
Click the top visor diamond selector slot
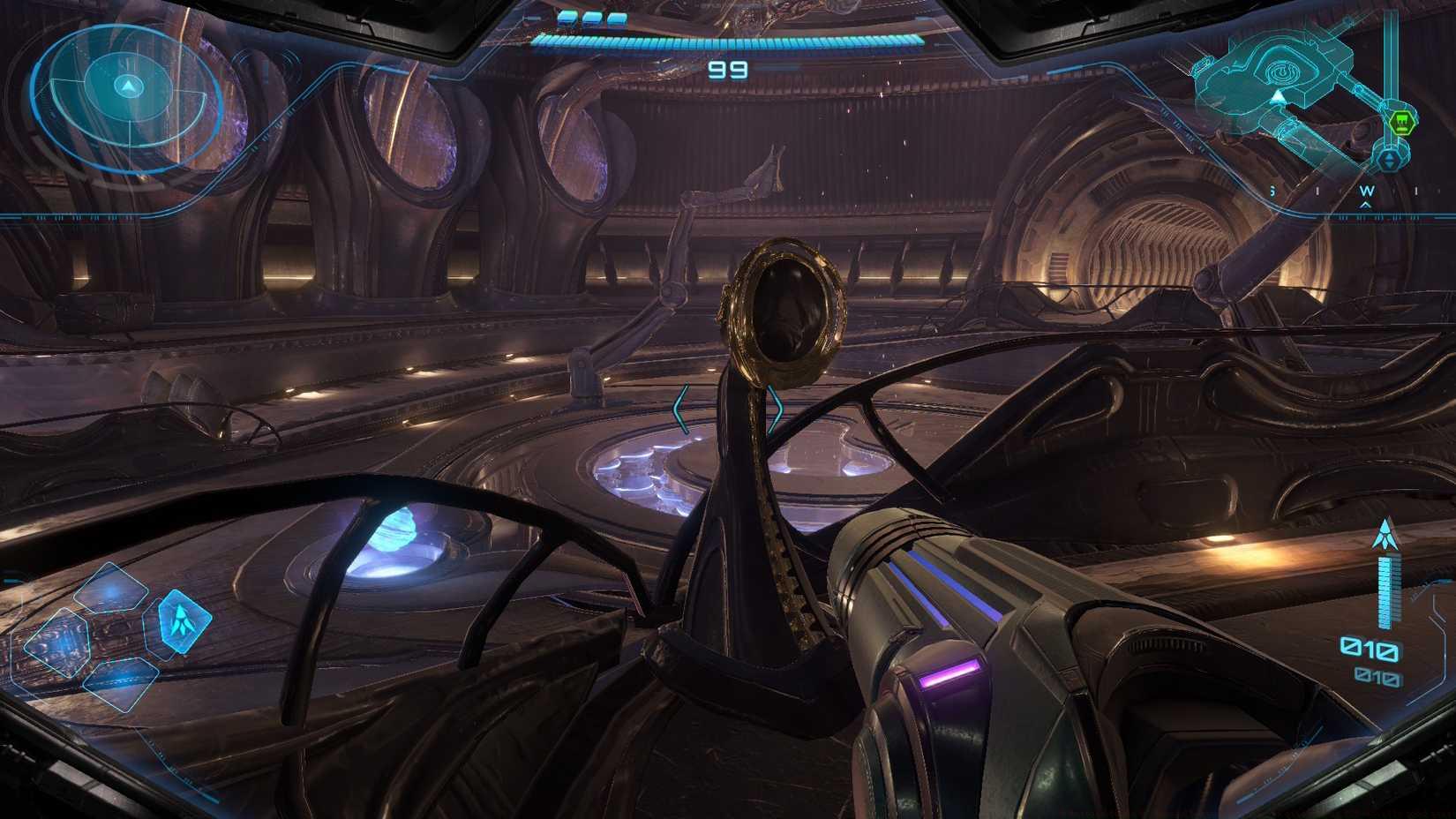click(x=110, y=589)
